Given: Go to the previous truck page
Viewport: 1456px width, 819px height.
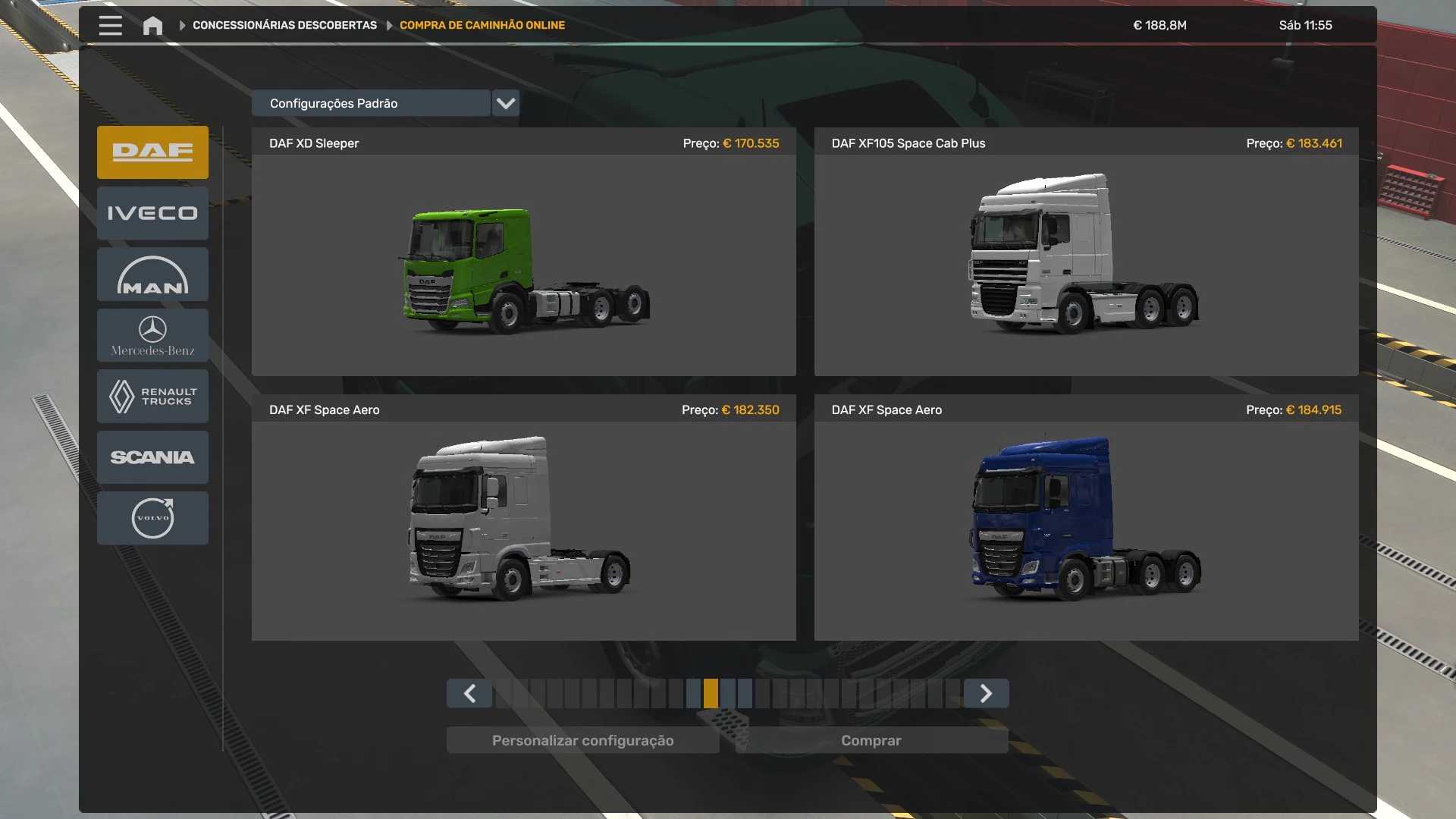Looking at the screenshot, I should click(x=469, y=693).
